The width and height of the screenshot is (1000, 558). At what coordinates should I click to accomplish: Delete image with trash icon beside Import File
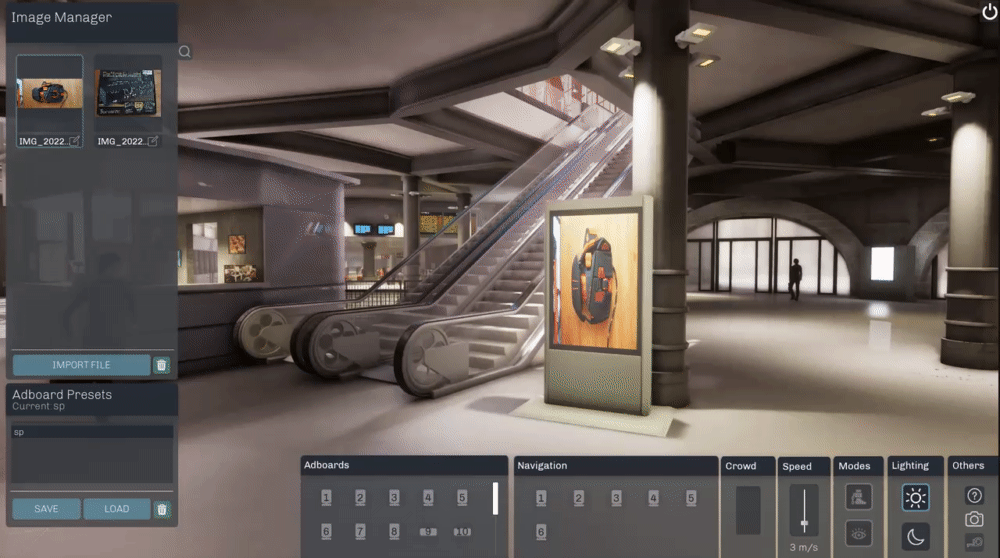[x=162, y=365]
